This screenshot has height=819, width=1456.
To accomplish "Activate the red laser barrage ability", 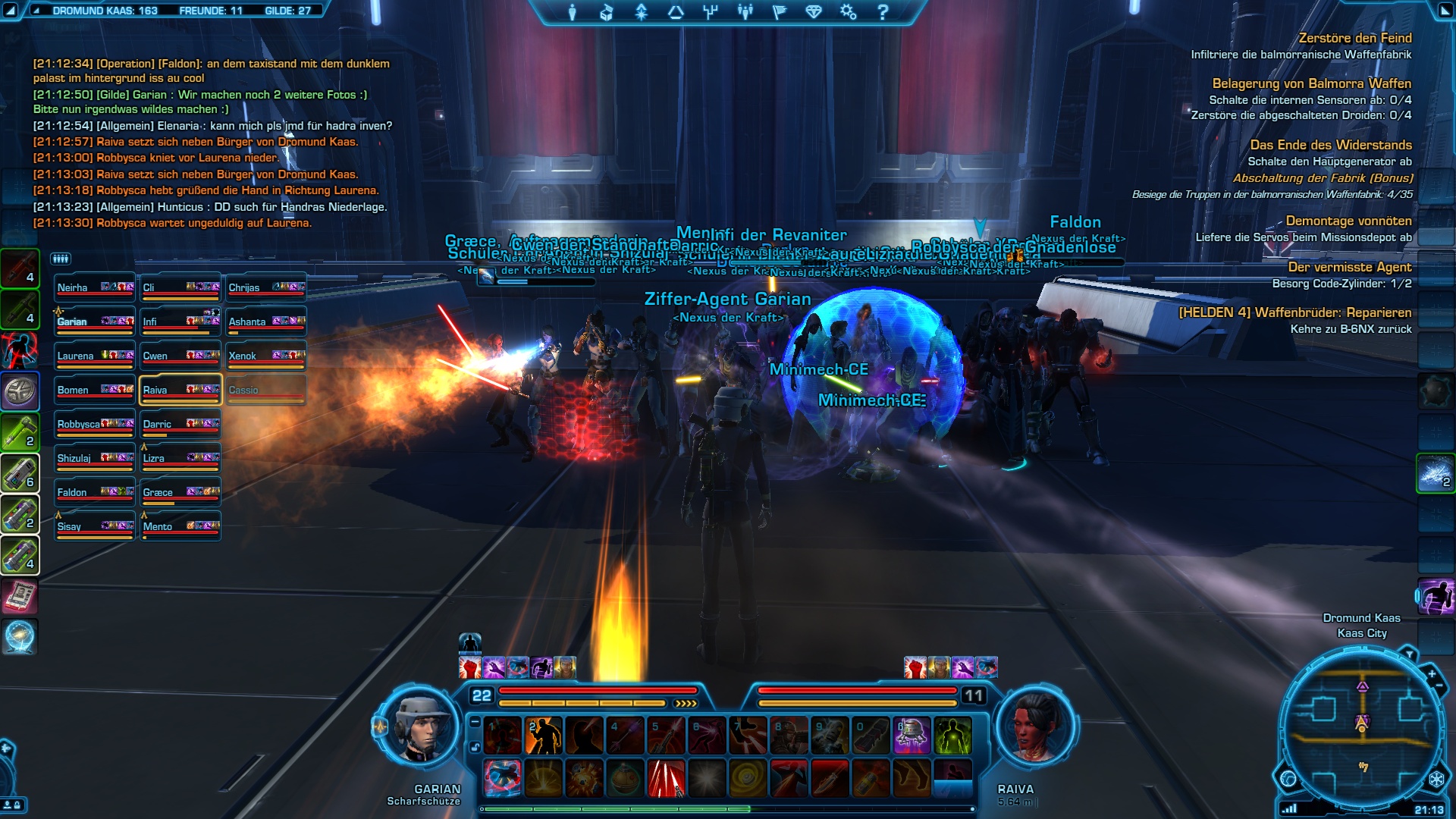I will 666,778.
